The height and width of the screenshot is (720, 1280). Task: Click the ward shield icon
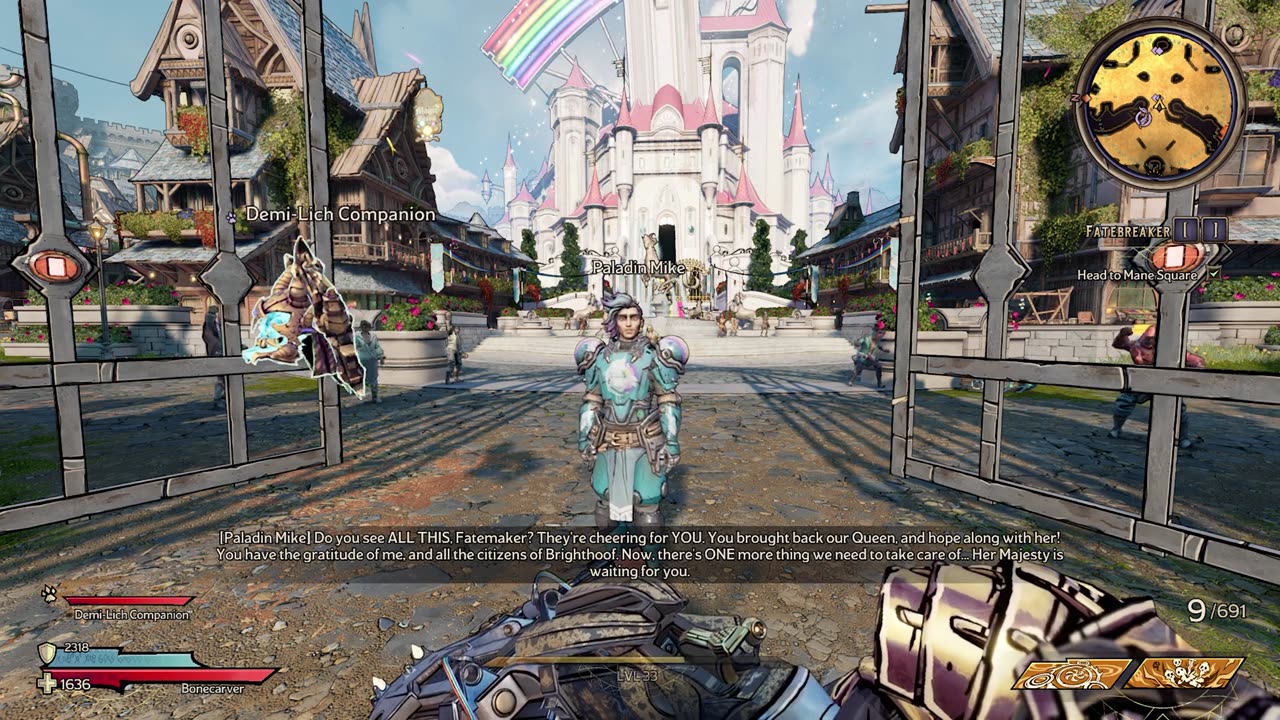pyautogui.click(x=46, y=653)
